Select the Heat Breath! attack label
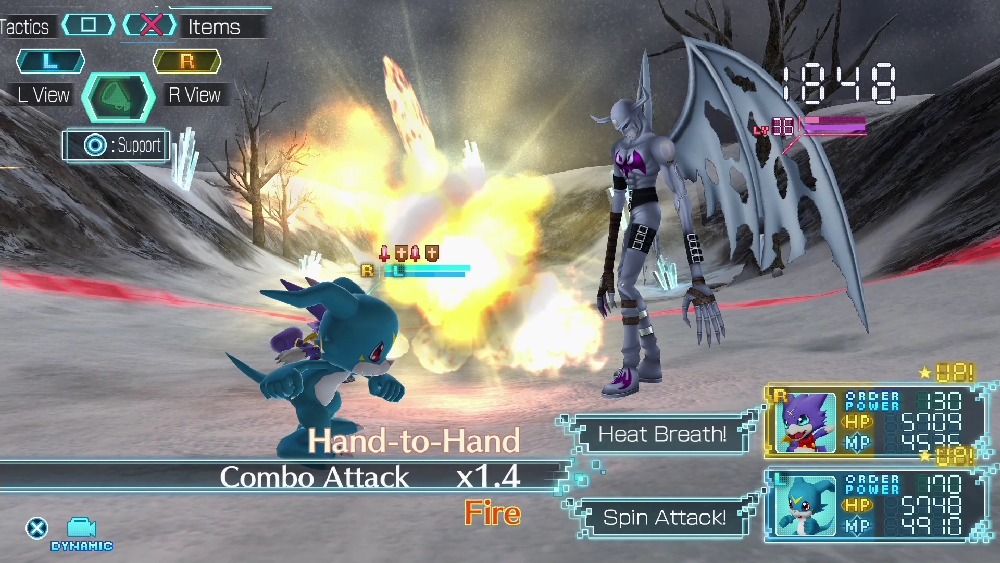1000x563 pixels. tap(662, 434)
